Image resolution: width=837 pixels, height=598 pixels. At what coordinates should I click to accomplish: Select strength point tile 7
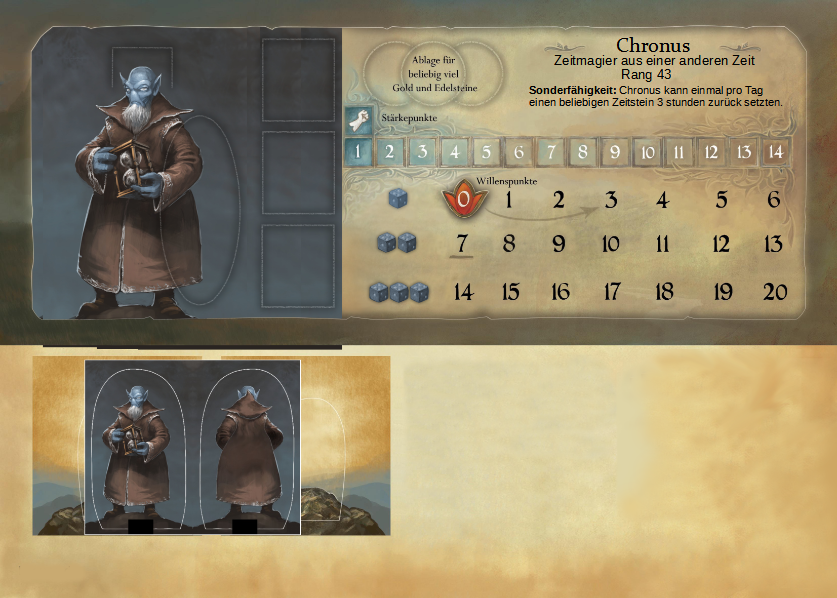[549, 153]
